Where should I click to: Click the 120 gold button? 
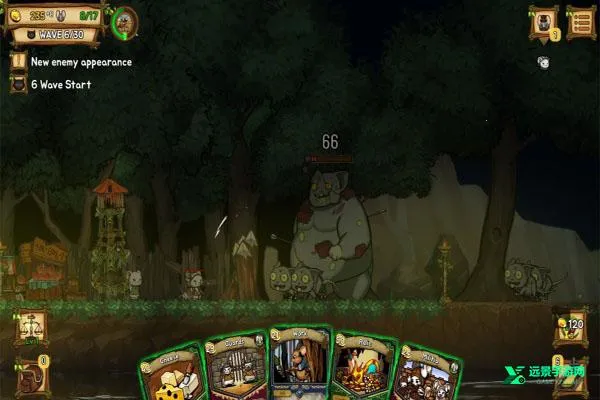click(571, 326)
